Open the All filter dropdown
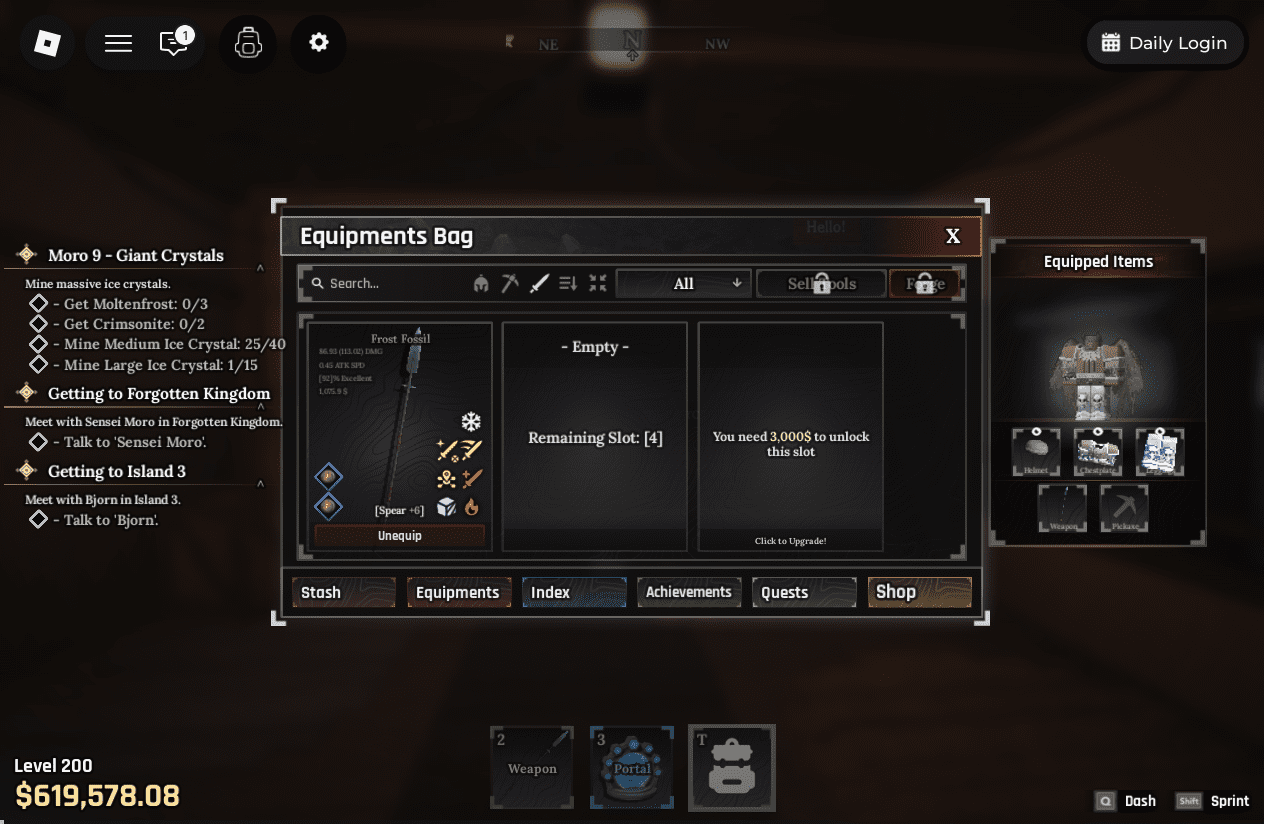 pos(684,284)
